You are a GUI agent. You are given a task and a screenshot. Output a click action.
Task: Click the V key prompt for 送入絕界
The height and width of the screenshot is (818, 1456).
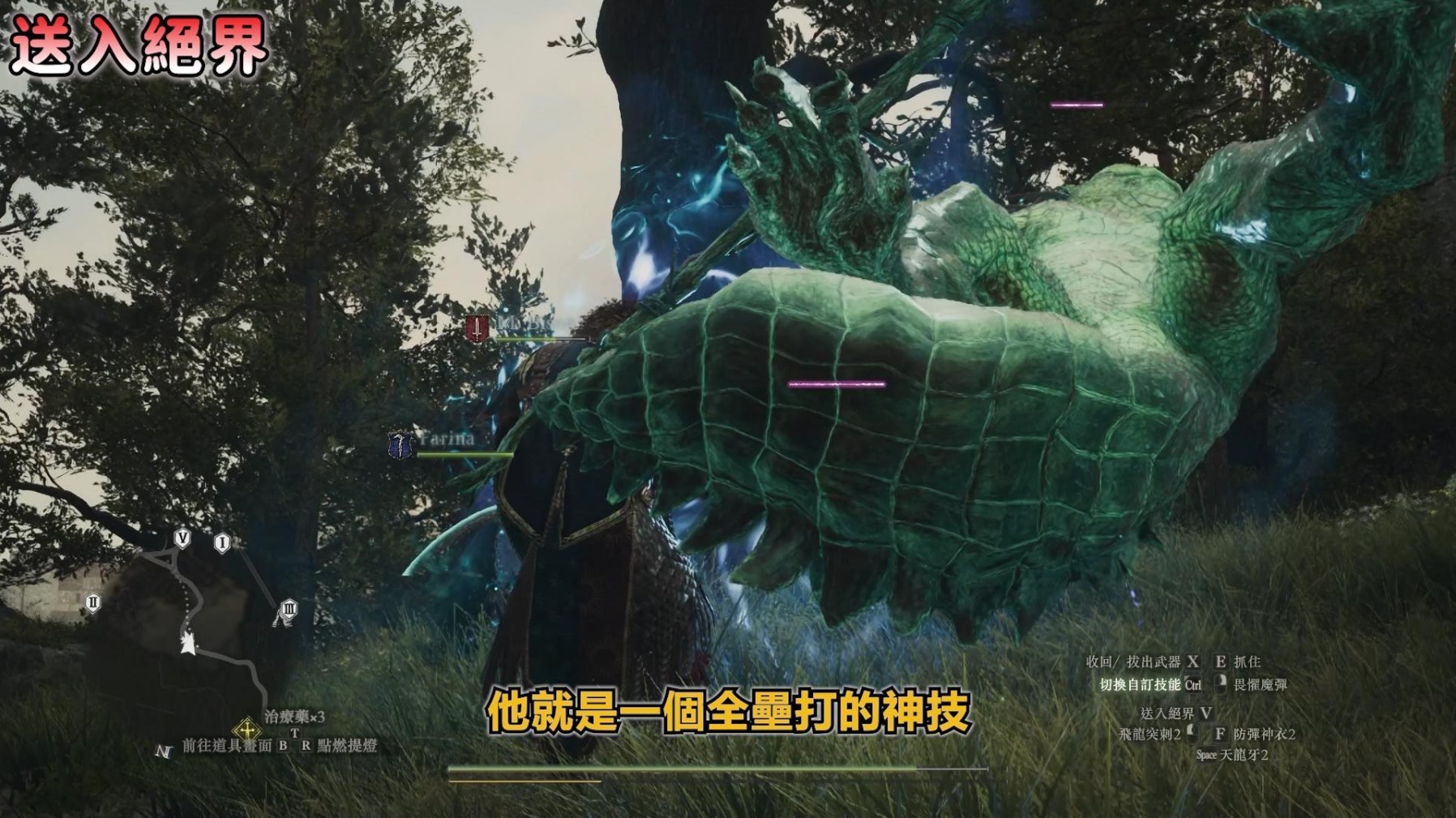pos(1206,713)
